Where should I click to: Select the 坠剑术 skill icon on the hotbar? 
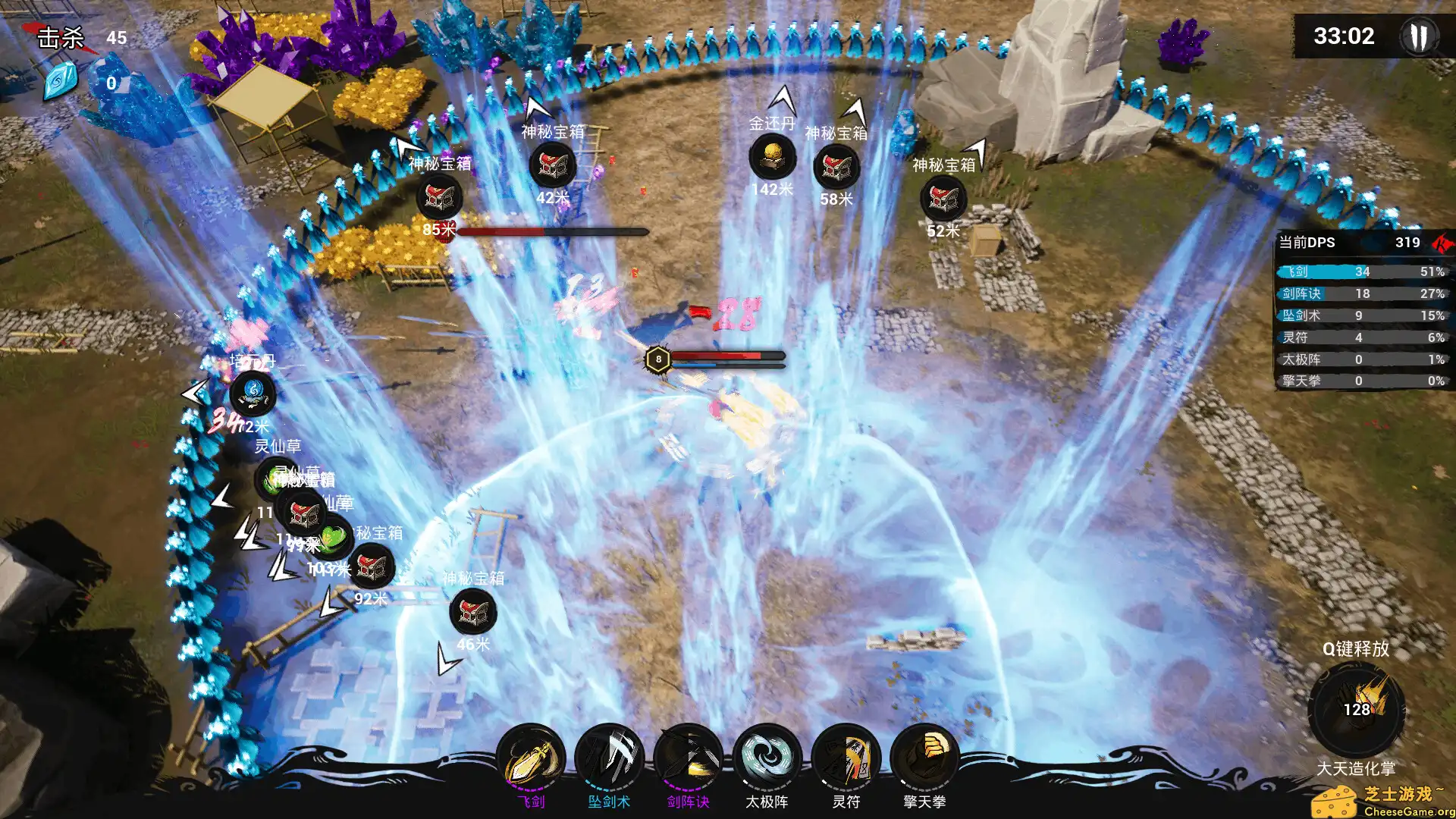coord(612,756)
